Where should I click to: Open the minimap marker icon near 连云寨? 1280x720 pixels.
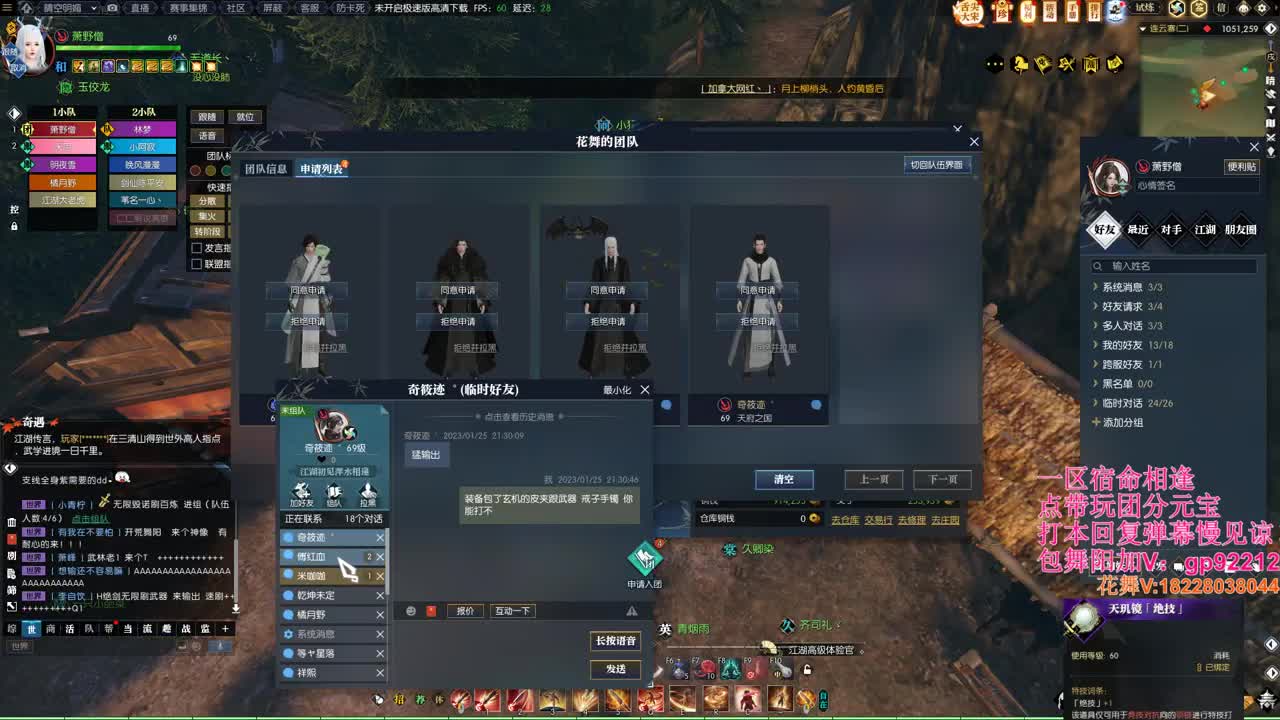tap(1207, 29)
